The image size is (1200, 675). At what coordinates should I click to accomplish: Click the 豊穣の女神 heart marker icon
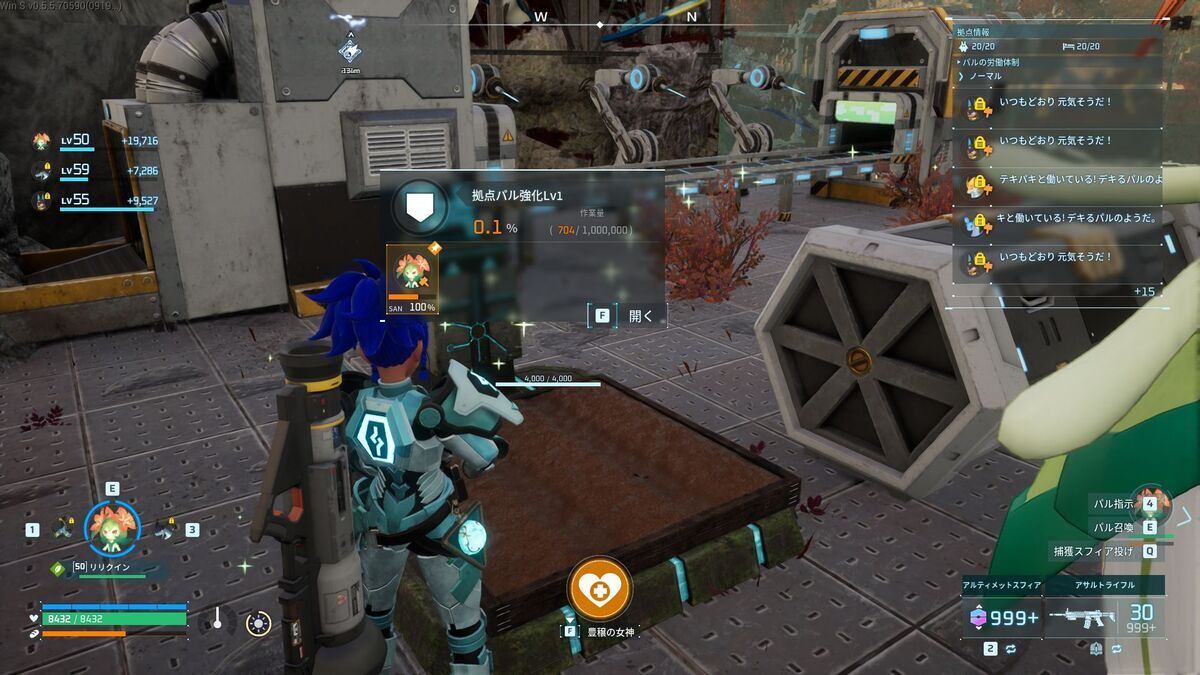[599, 588]
